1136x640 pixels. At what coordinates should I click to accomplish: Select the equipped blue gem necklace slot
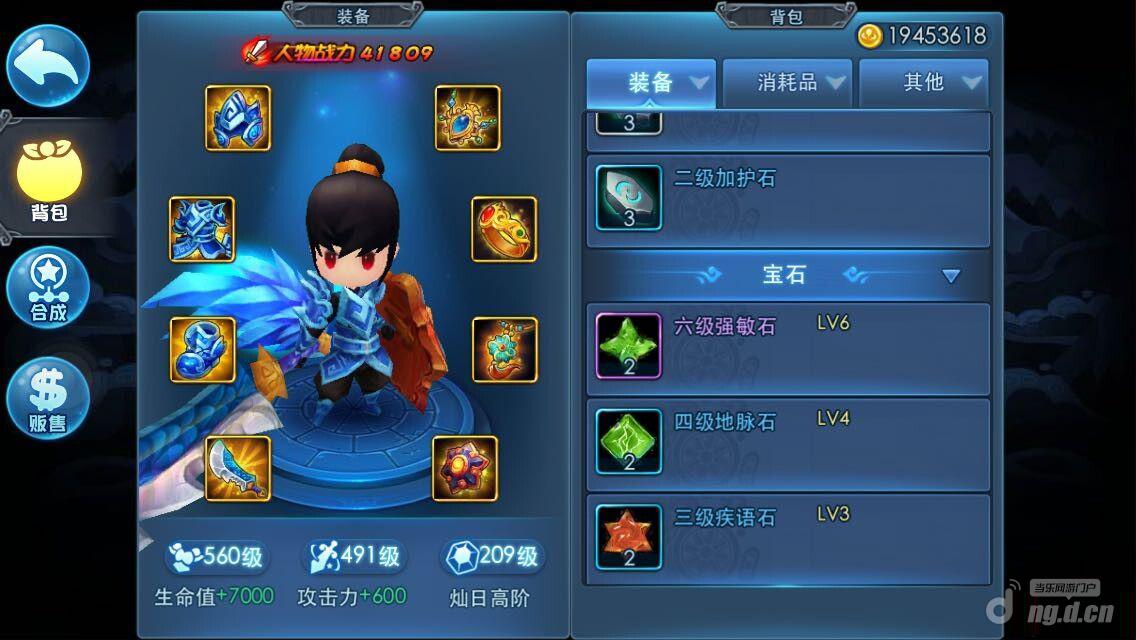tap(467, 118)
